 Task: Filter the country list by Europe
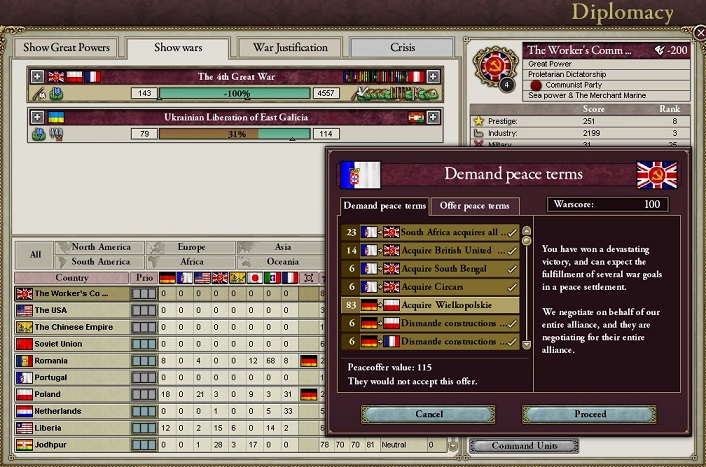tap(190, 247)
